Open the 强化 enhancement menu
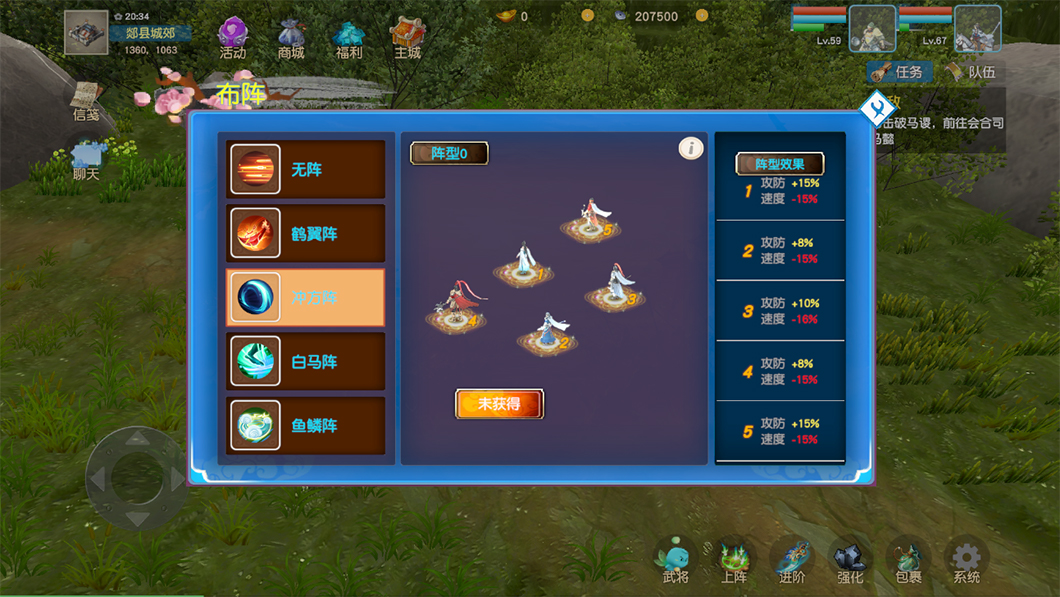The height and width of the screenshot is (597, 1060). 850,561
